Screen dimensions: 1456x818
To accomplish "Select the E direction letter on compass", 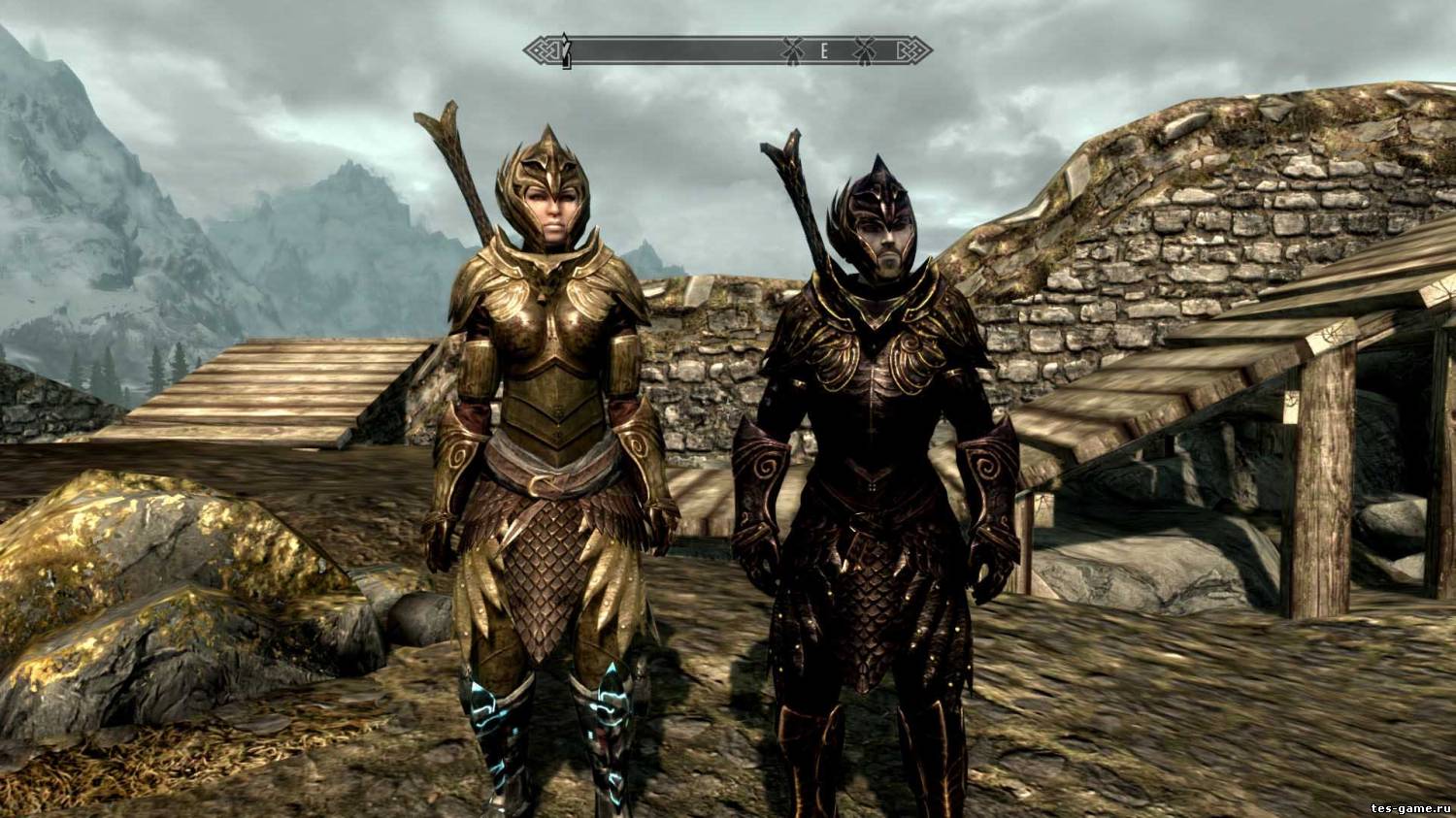I will [826, 49].
